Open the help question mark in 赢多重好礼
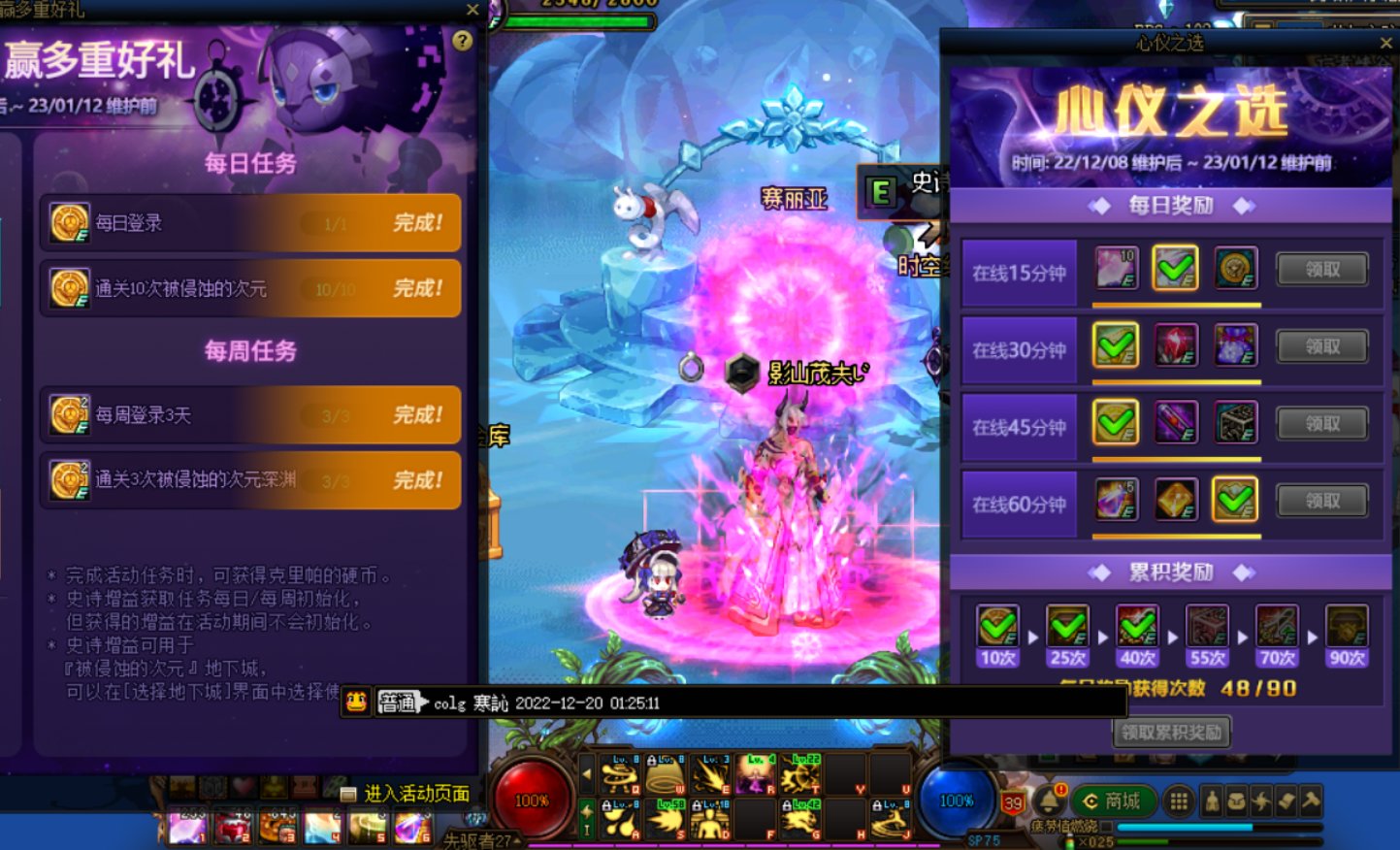Image resolution: width=1400 pixels, height=850 pixels. (x=463, y=41)
